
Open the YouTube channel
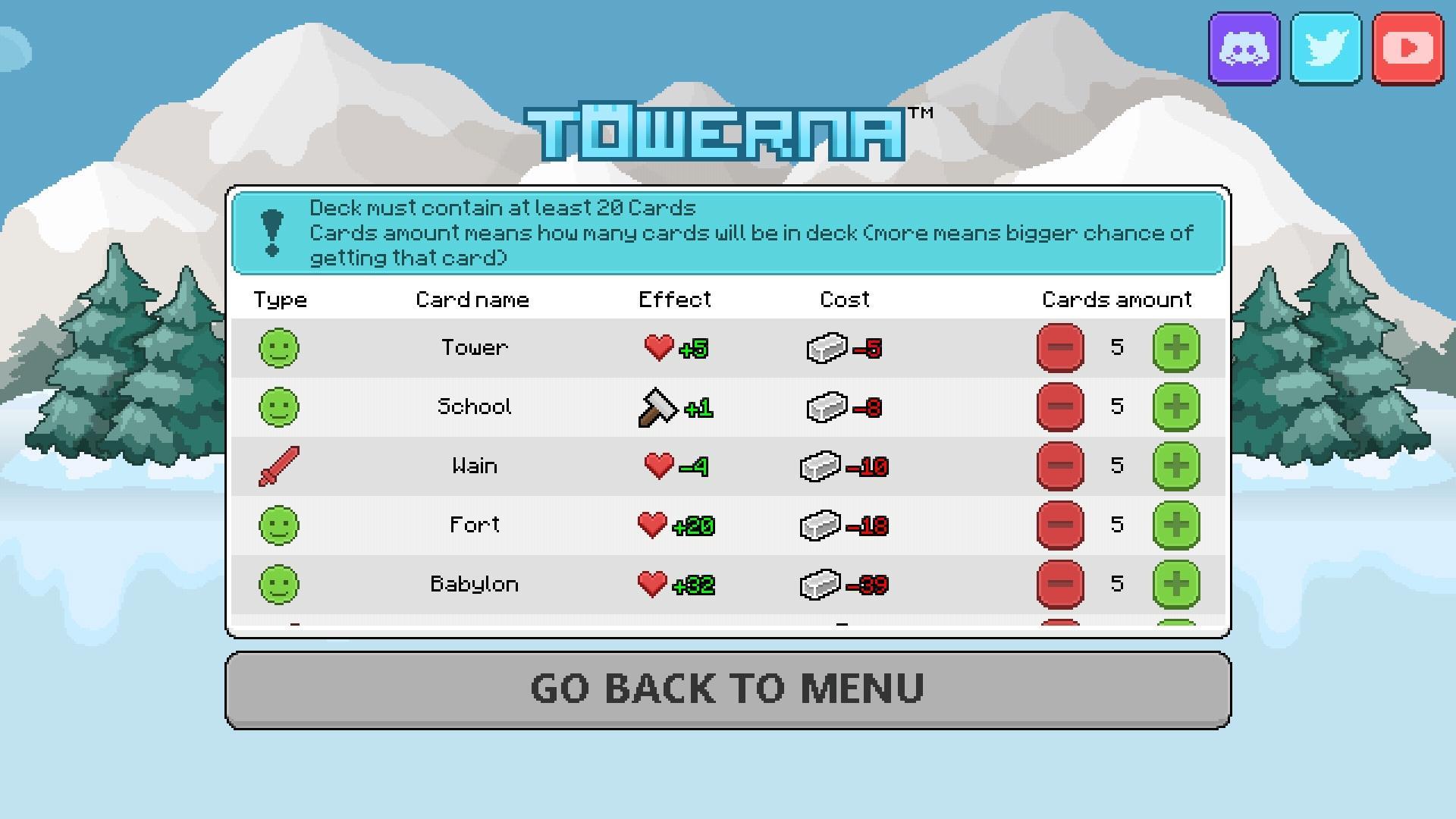click(1407, 49)
